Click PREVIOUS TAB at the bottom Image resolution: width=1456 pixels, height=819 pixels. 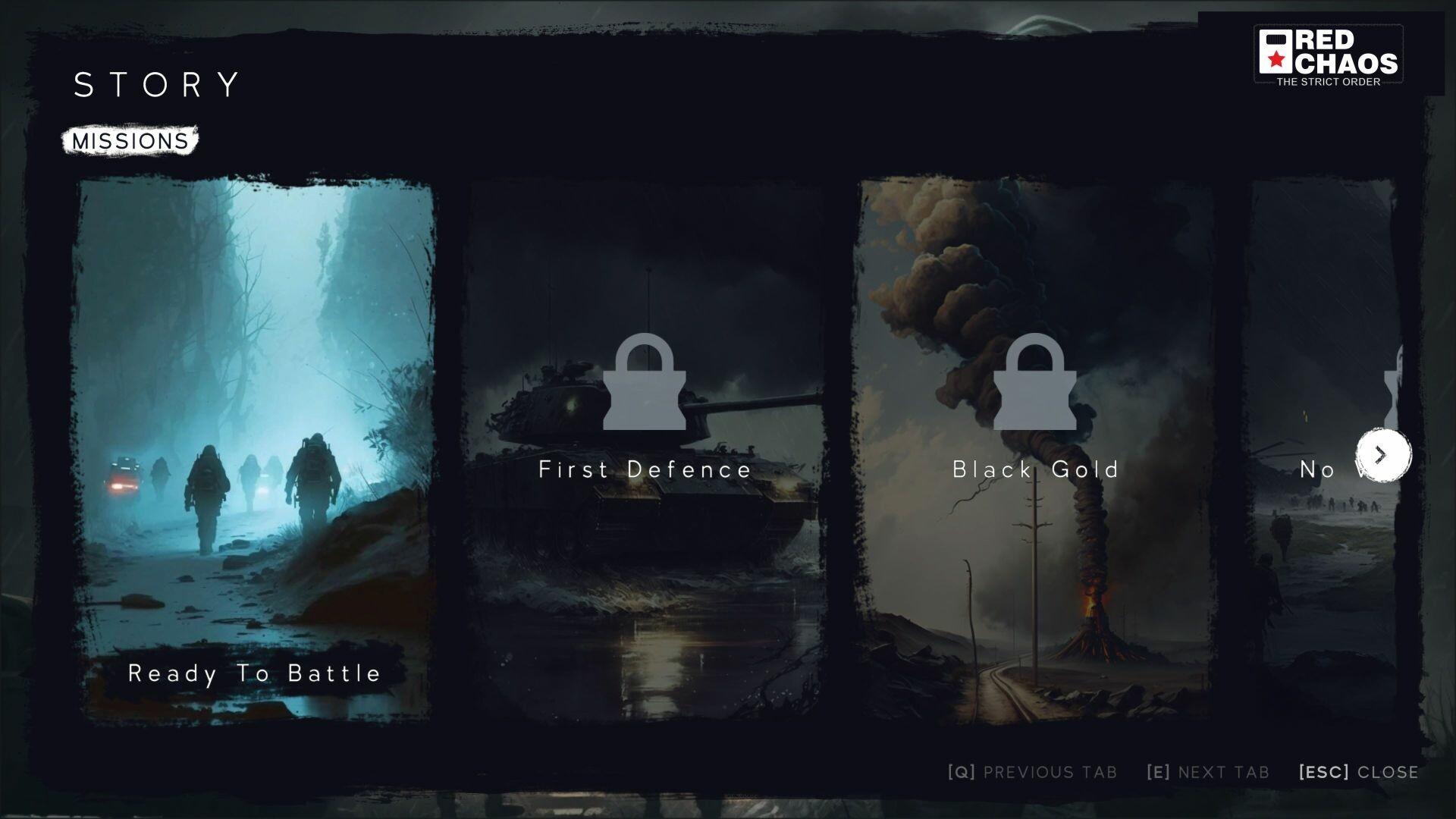click(x=1050, y=772)
